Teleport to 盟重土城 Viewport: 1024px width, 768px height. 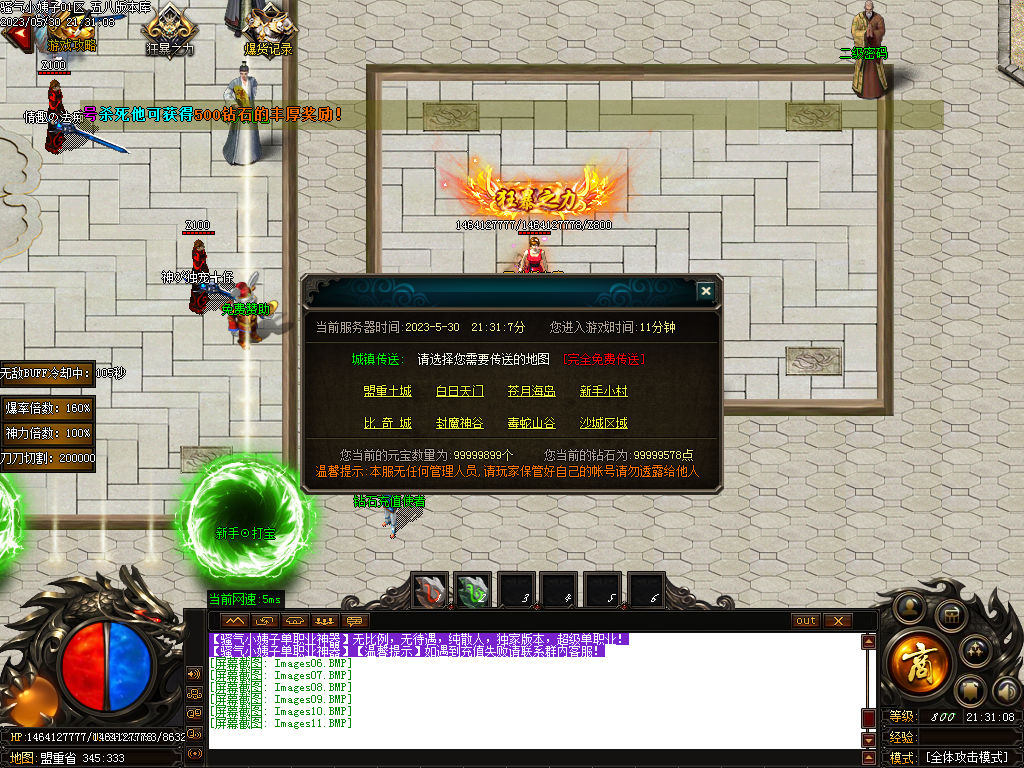click(x=388, y=391)
